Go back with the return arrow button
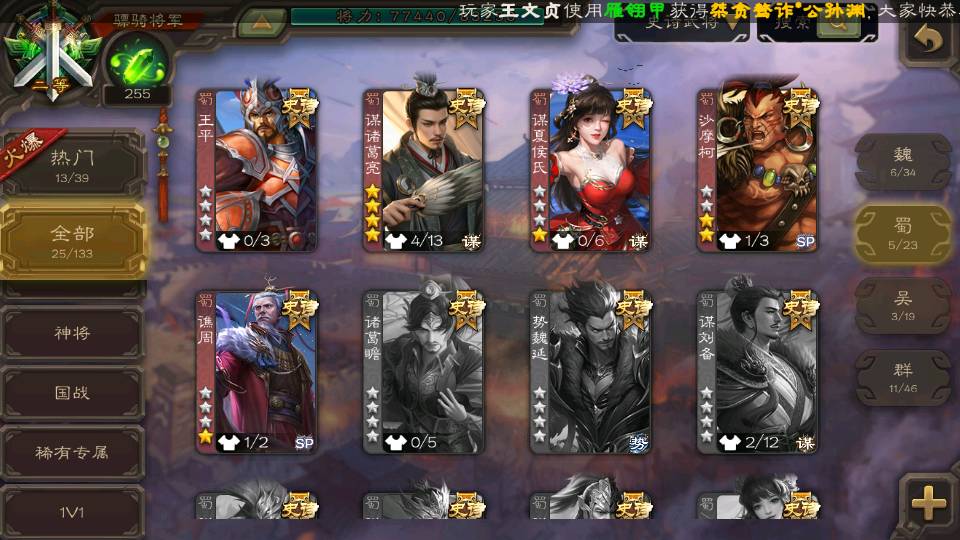Screen dimensions: 960x540 (929, 40)
